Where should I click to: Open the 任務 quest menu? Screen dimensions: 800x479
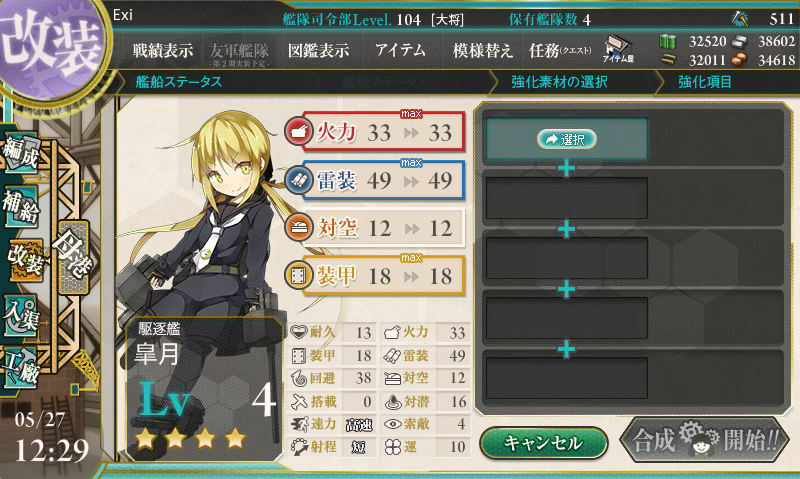pos(560,50)
